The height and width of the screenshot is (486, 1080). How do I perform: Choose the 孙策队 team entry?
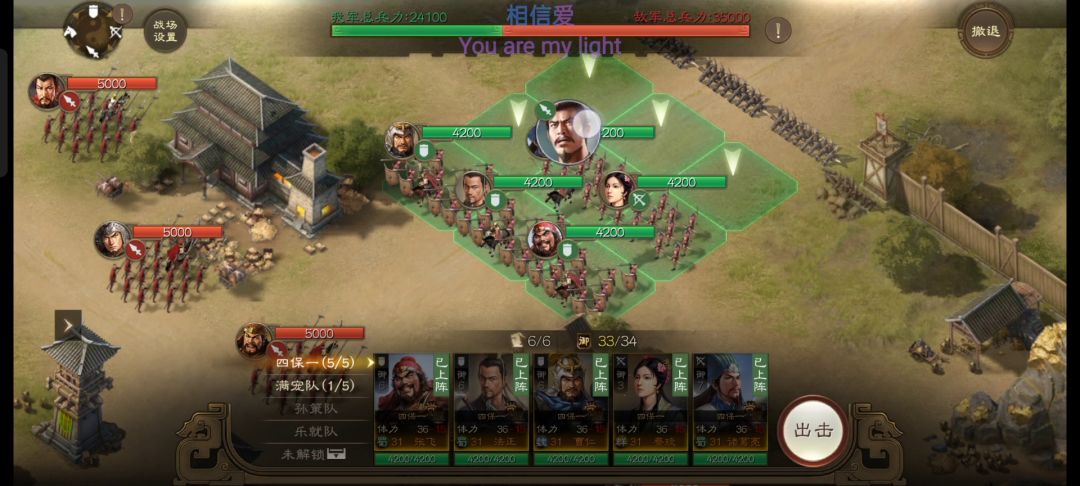tap(315, 409)
